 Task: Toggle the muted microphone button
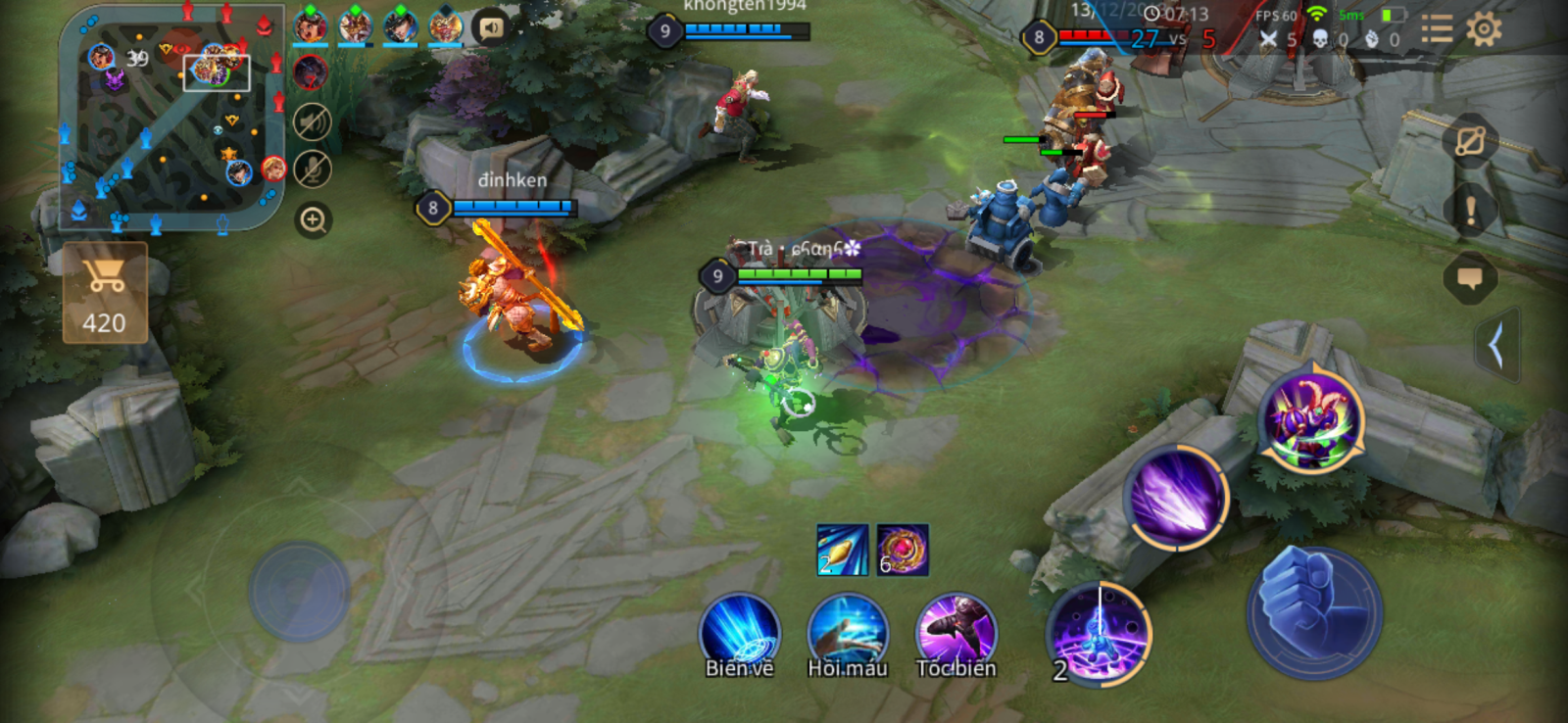313,169
